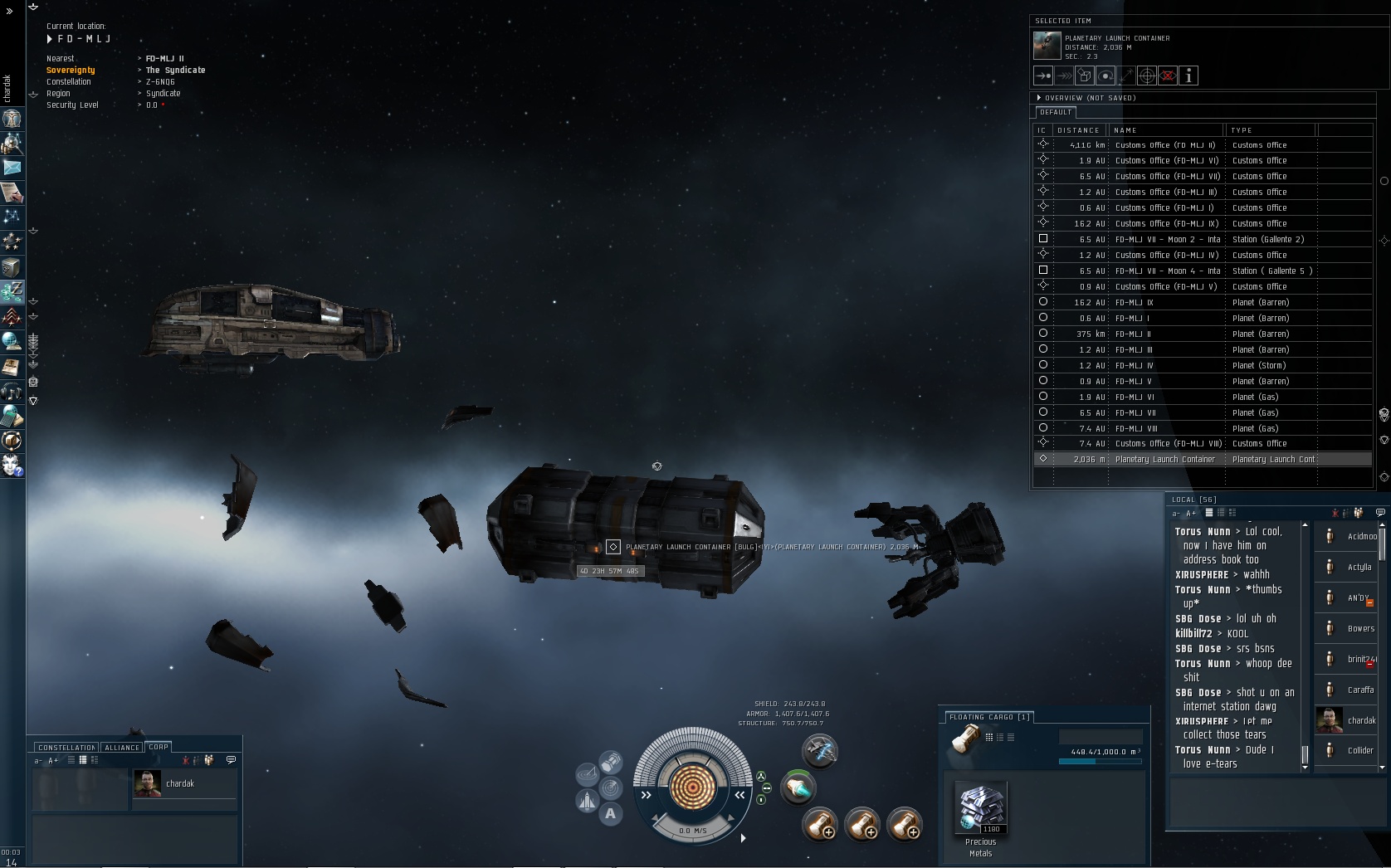Image resolution: width=1391 pixels, height=868 pixels.
Task: Open cargo of the selected container
Action: point(1085,76)
